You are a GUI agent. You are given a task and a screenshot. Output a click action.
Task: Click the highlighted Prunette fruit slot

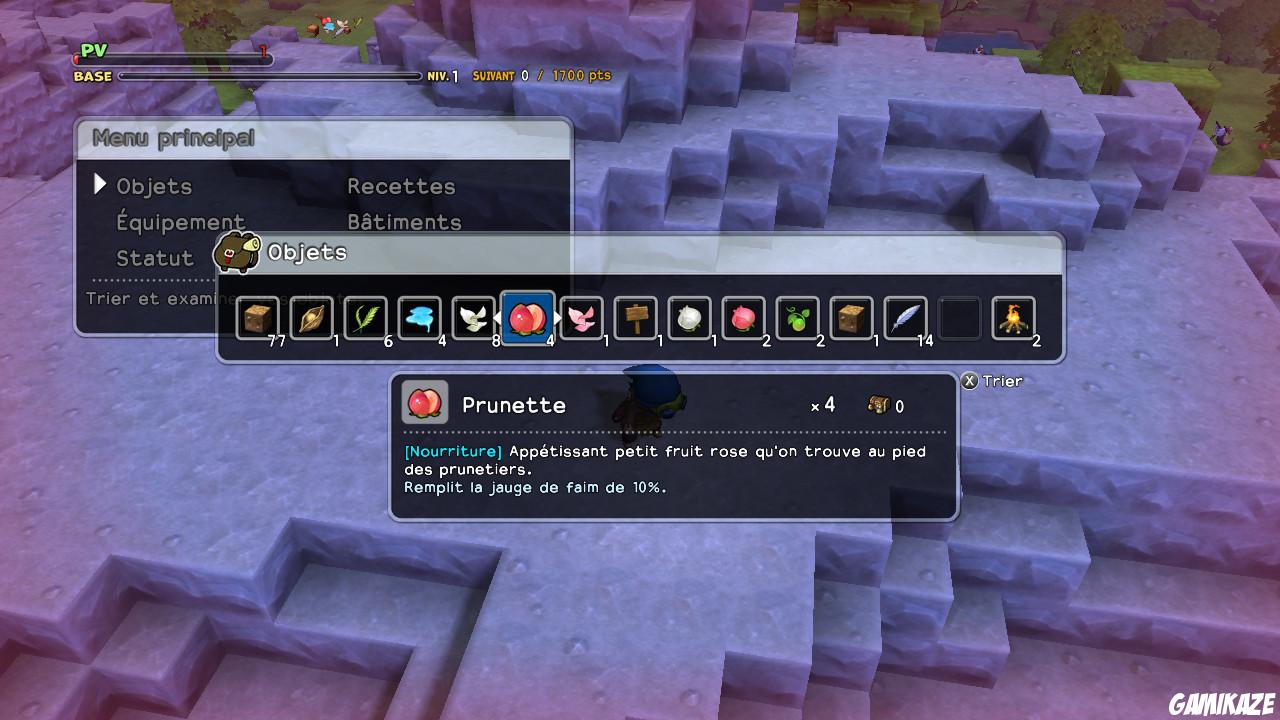pos(528,316)
